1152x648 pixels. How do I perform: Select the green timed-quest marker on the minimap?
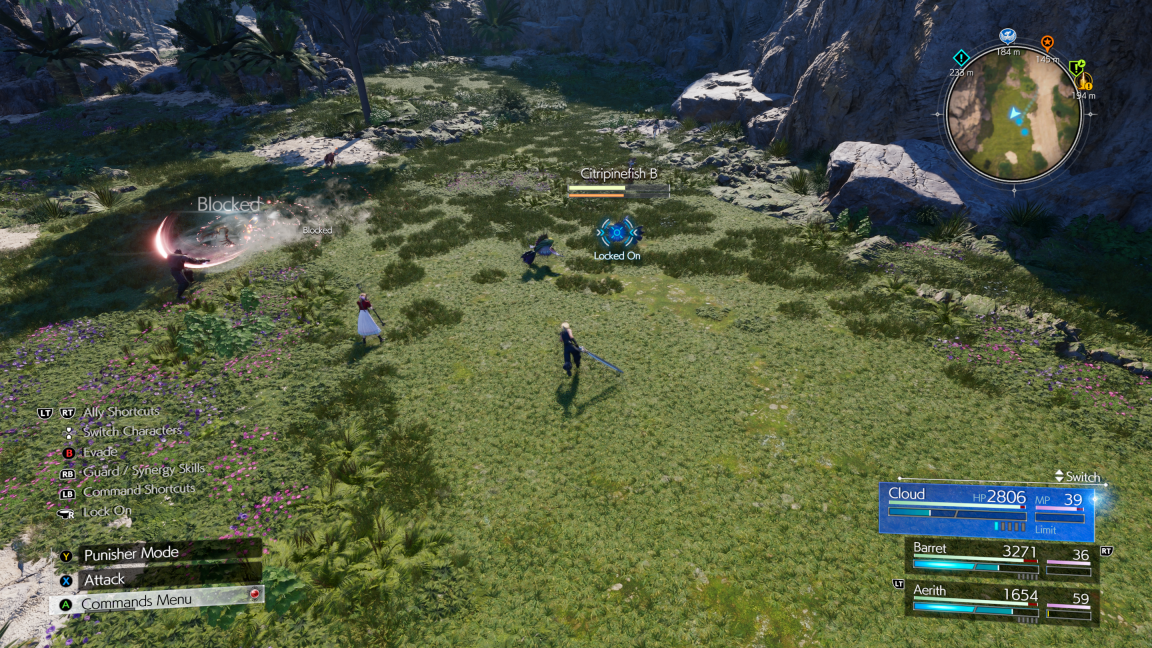click(x=1076, y=68)
